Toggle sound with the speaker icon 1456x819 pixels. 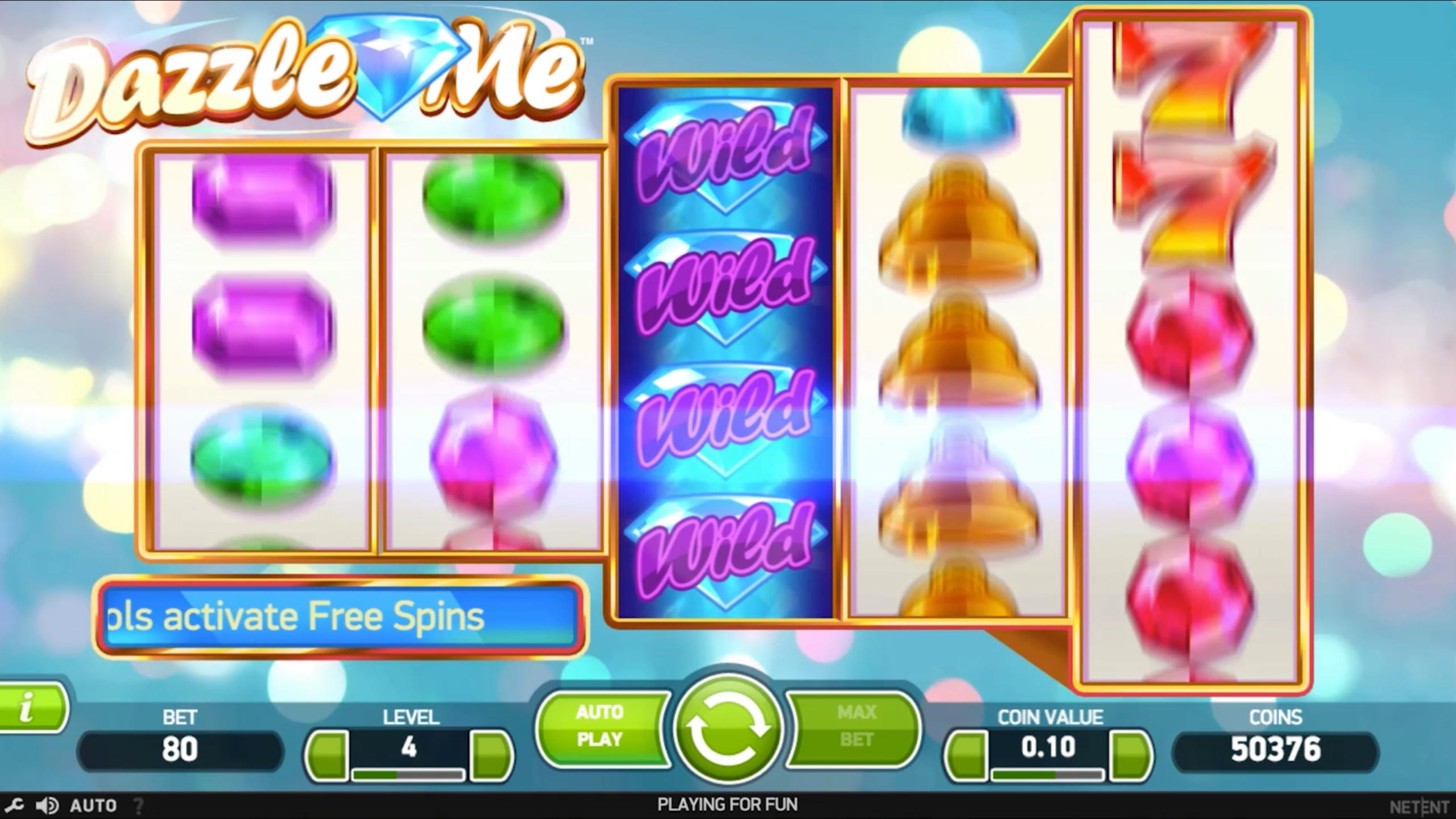pos(47,805)
